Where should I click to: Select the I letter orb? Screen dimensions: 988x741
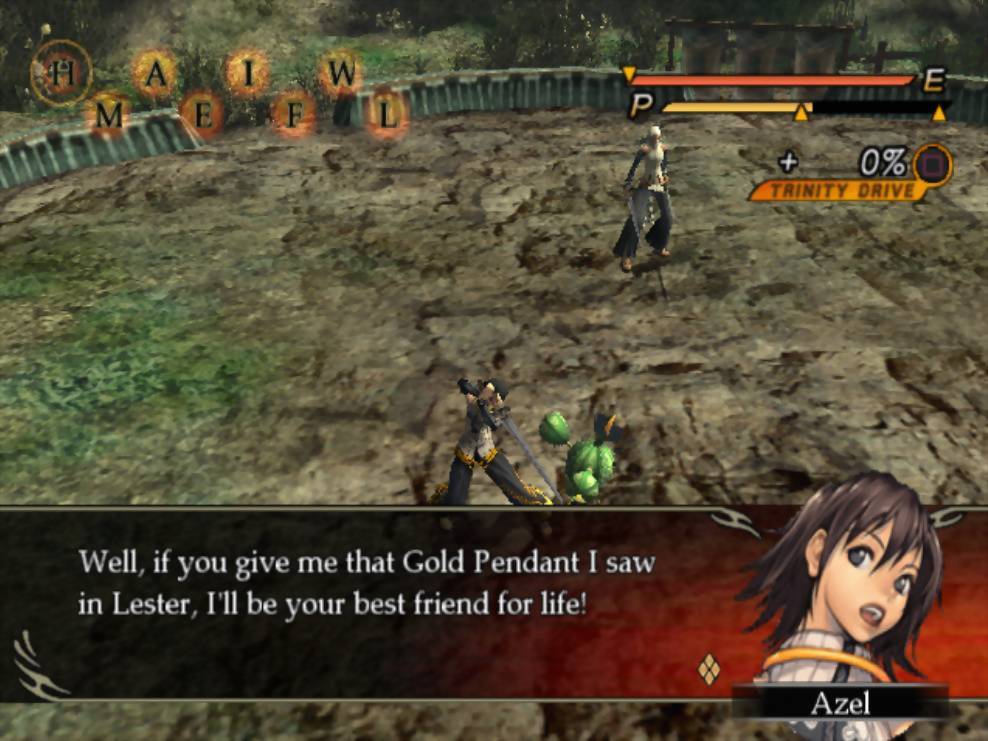tap(247, 72)
